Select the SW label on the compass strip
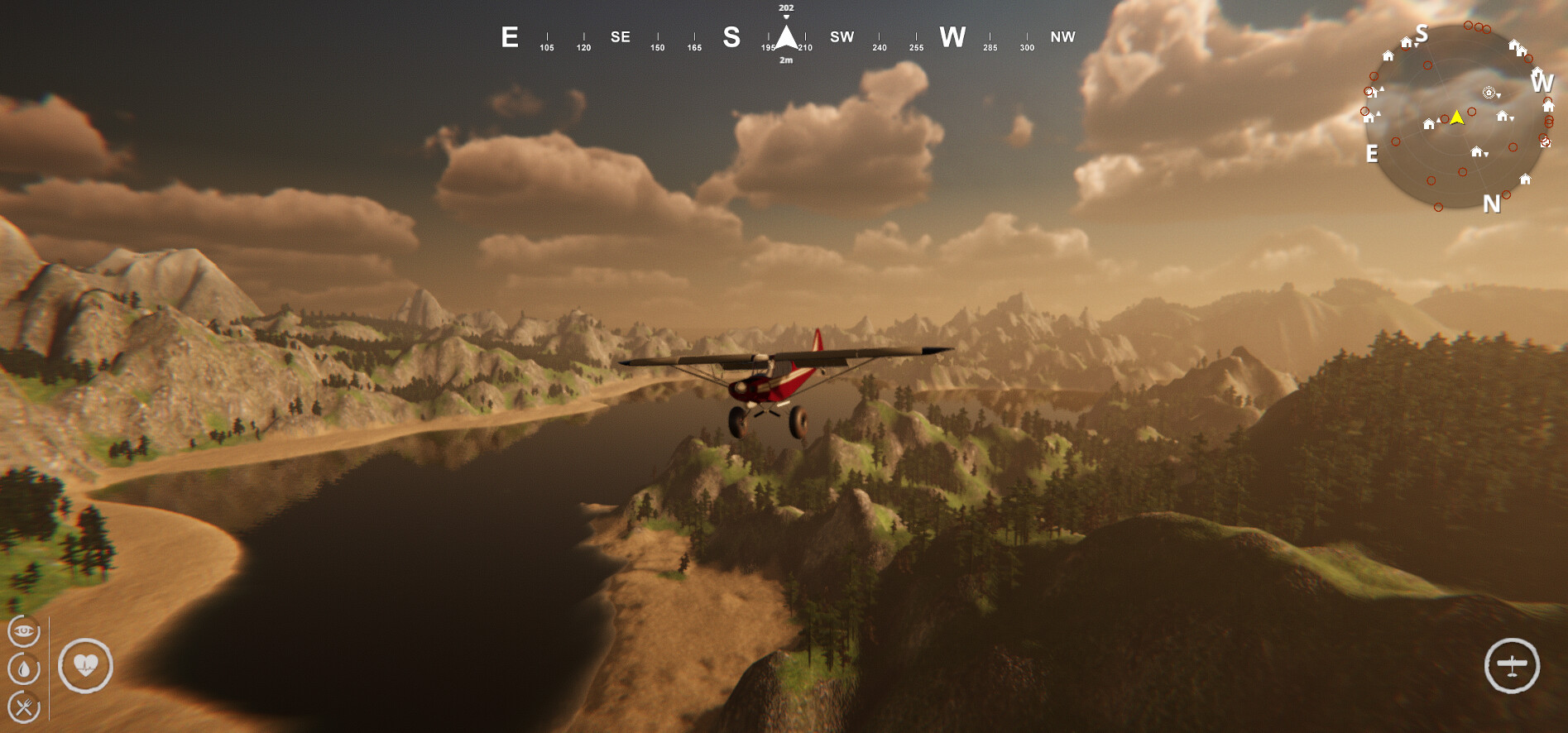Screen dimensions: 1568x733 (841, 36)
